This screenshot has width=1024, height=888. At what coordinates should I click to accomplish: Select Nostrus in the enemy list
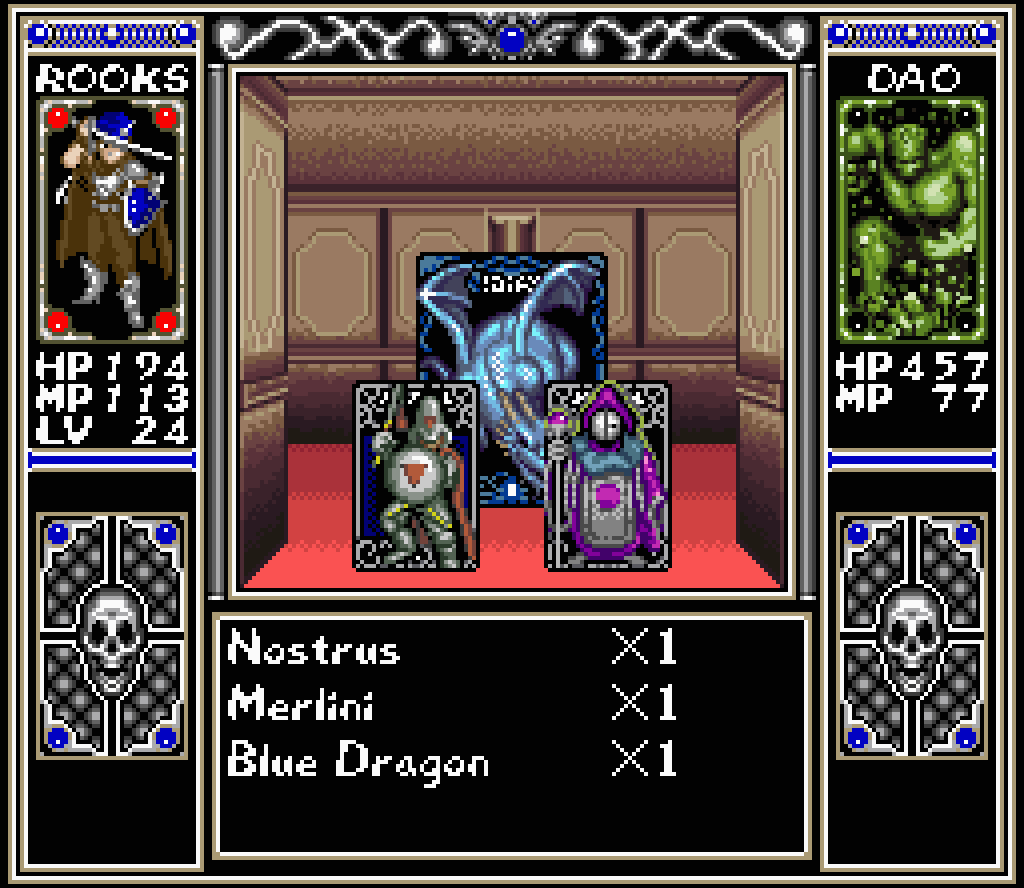(x=314, y=650)
